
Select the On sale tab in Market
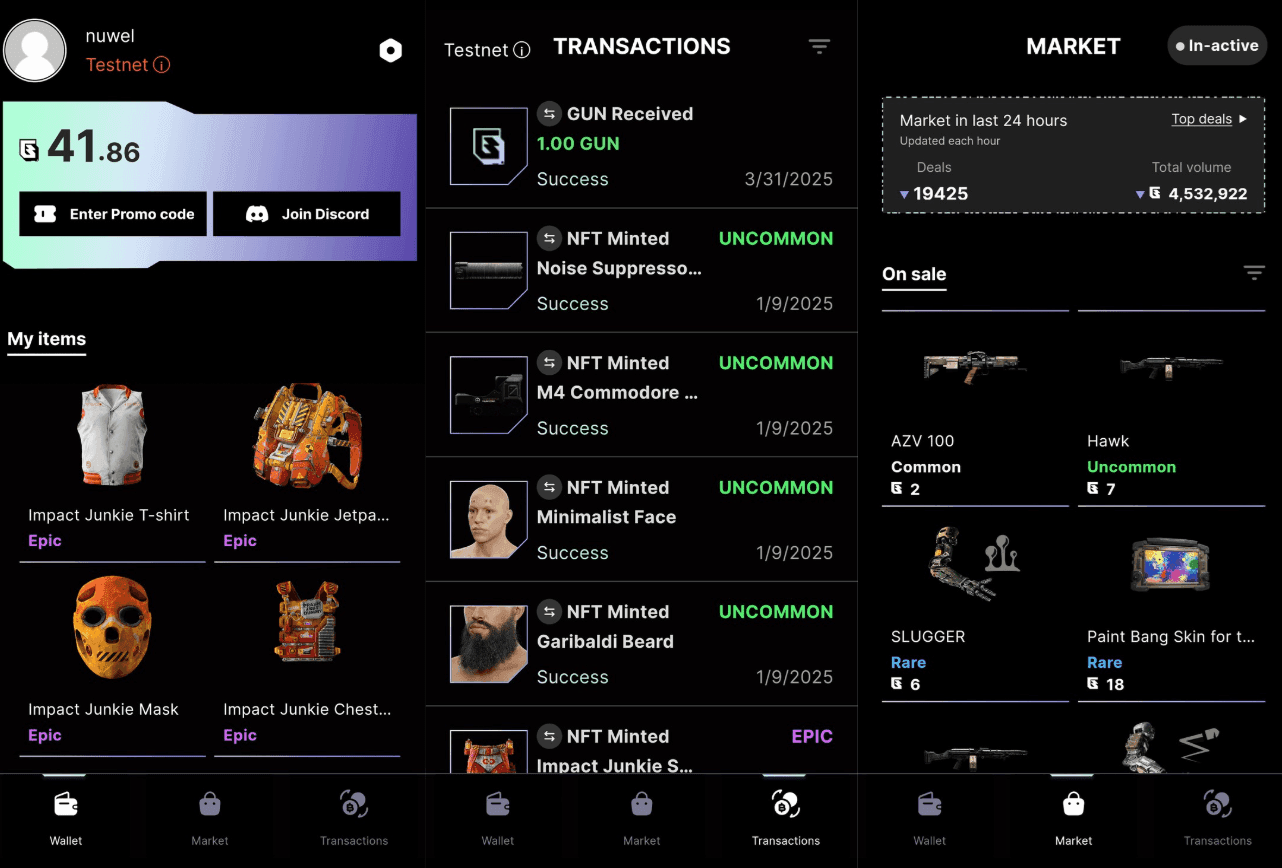[x=913, y=274]
